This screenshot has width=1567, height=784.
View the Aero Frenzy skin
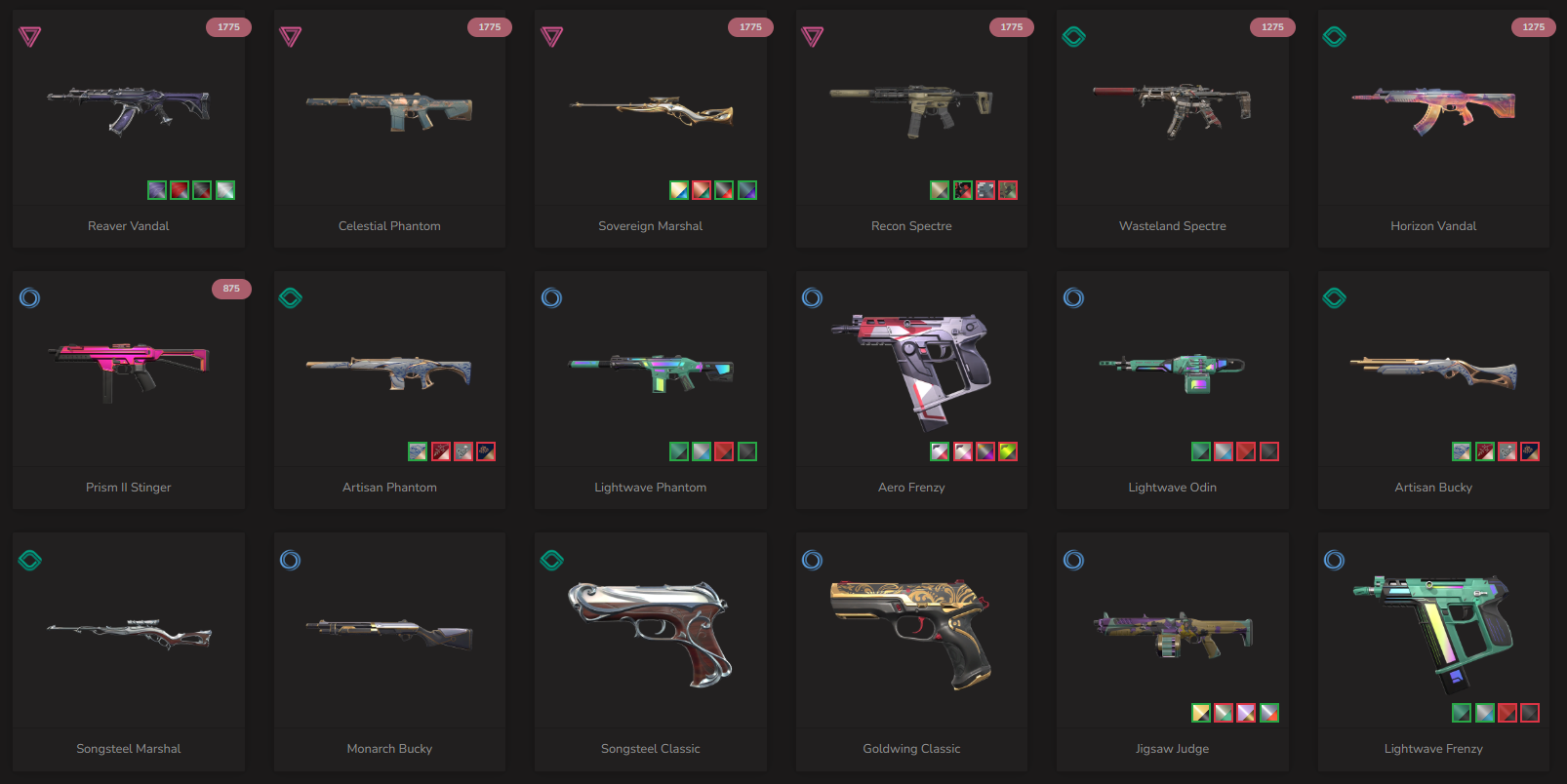(911, 371)
